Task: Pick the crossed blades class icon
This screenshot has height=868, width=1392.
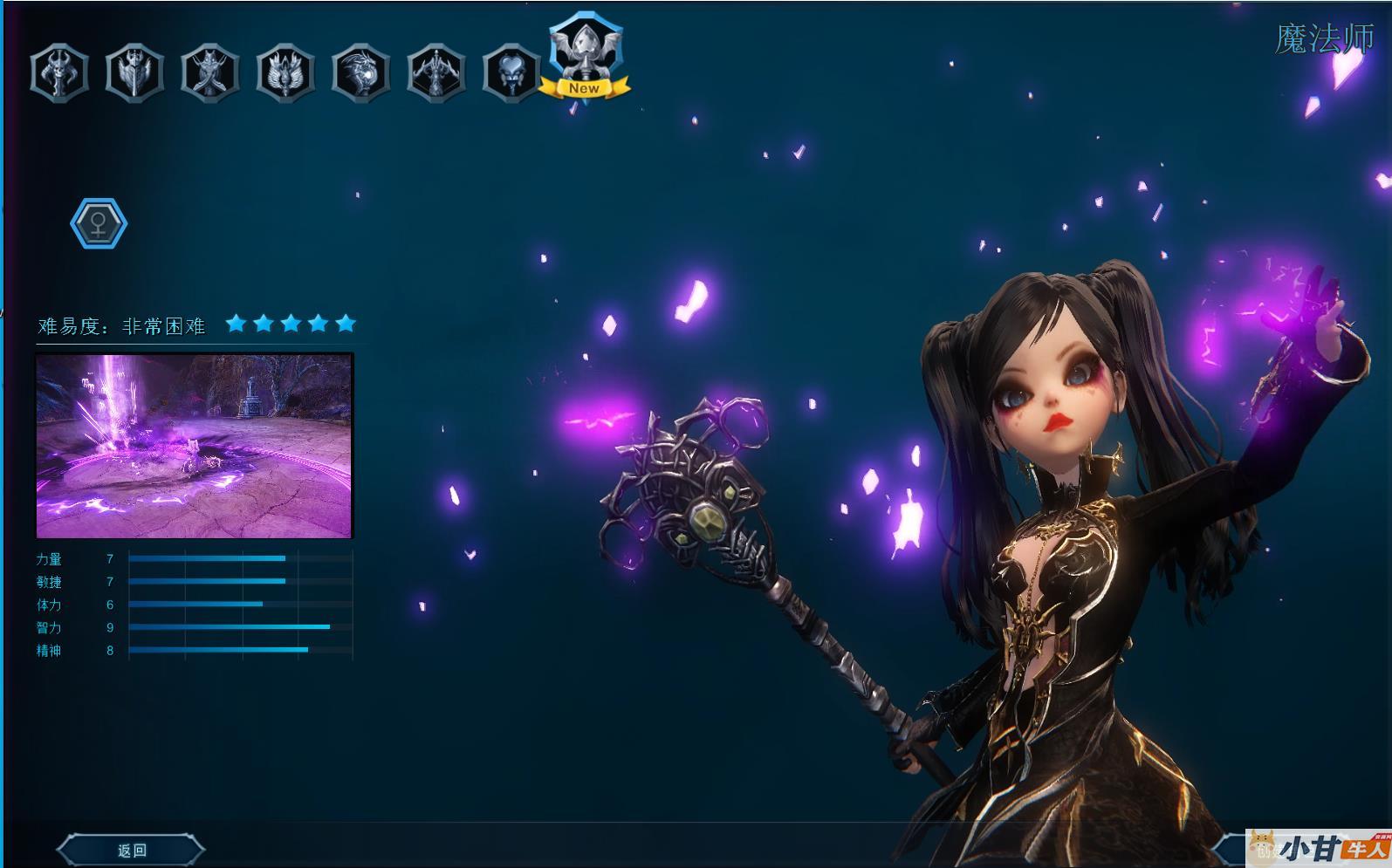Action: [210, 72]
